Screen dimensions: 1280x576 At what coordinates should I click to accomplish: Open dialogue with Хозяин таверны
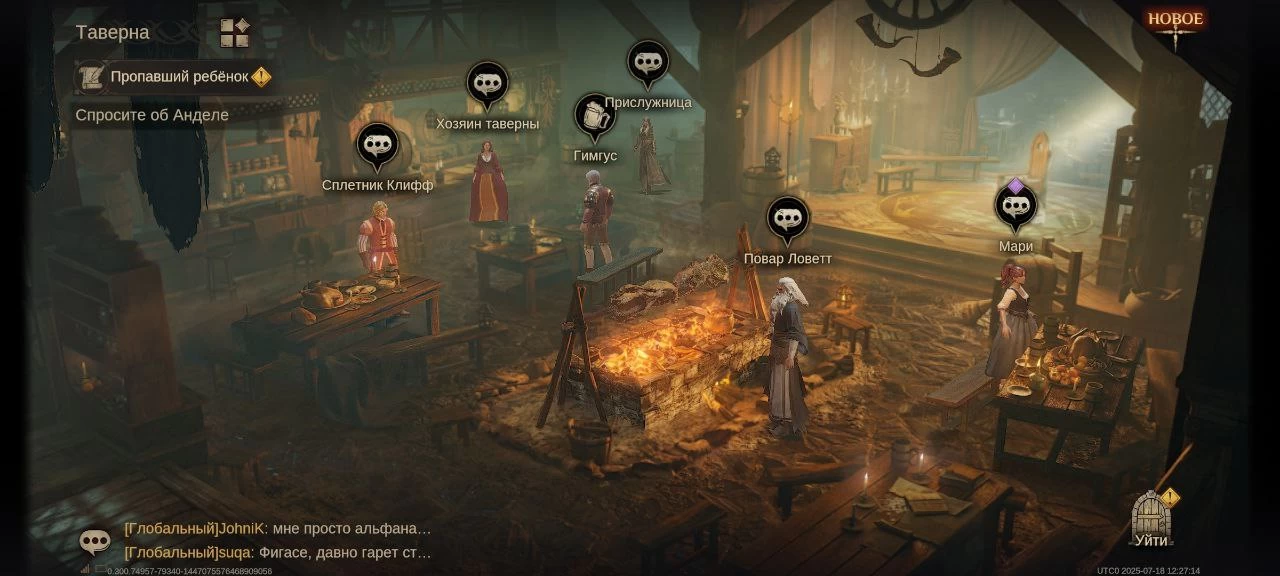487,84
